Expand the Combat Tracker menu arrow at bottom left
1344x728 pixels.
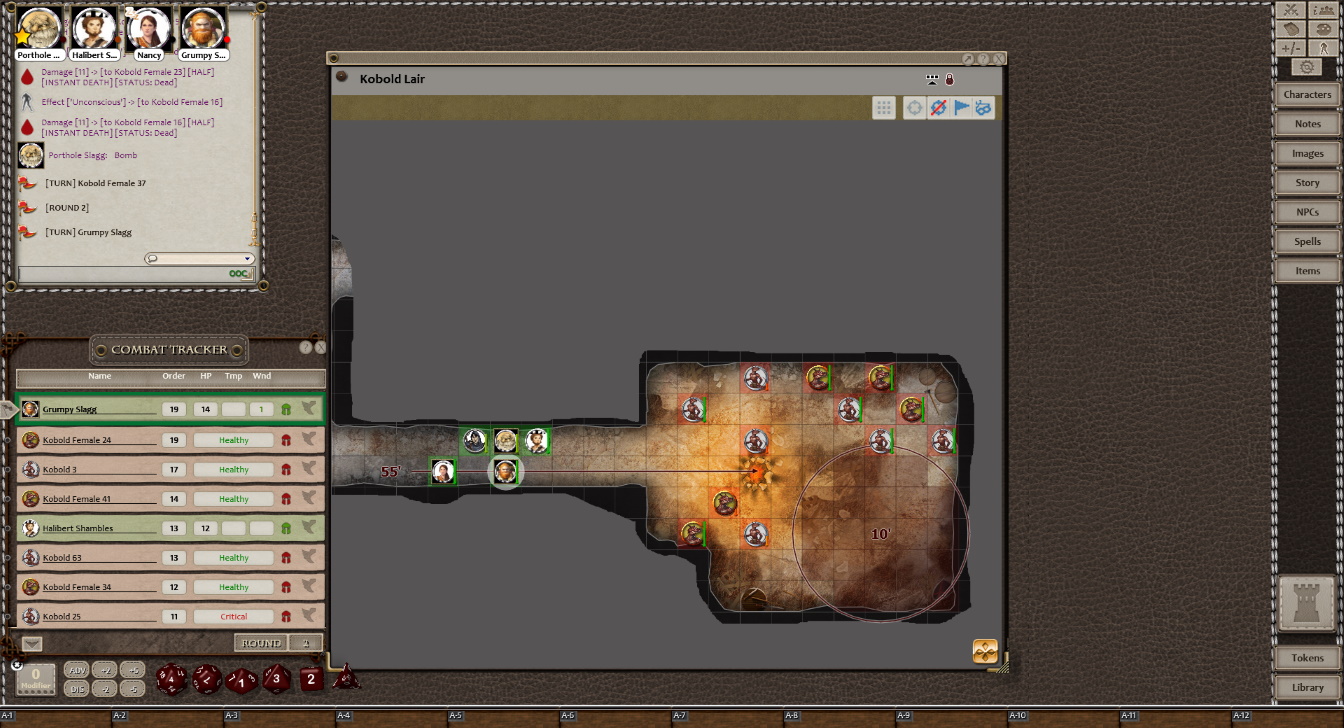pos(33,643)
